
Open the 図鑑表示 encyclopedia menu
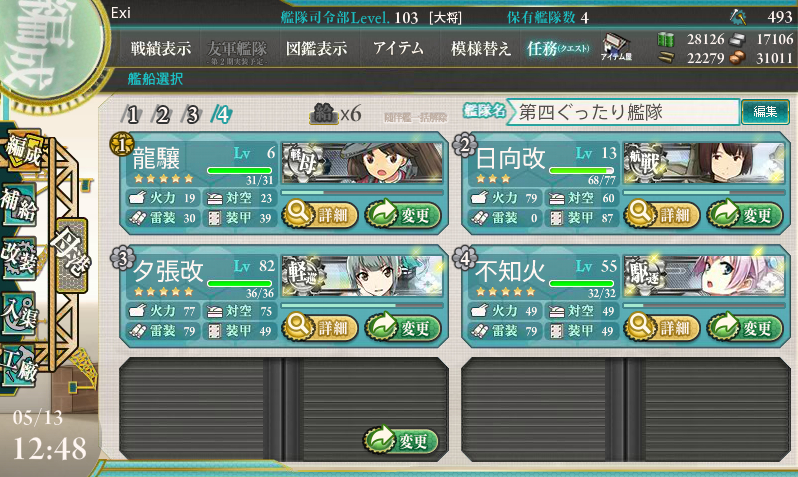point(316,48)
